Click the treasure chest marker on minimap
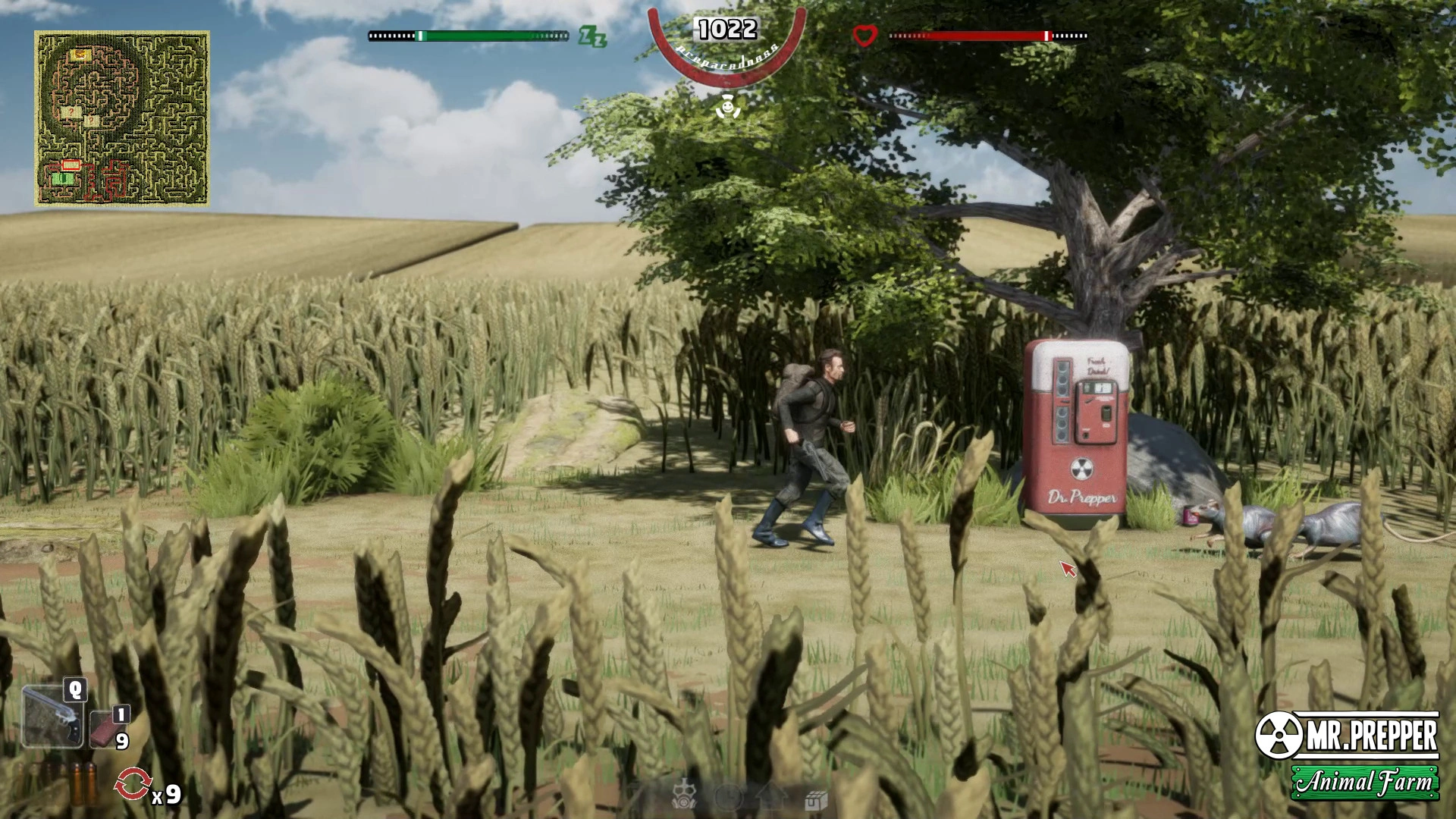The height and width of the screenshot is (819, 1456). 80,55
